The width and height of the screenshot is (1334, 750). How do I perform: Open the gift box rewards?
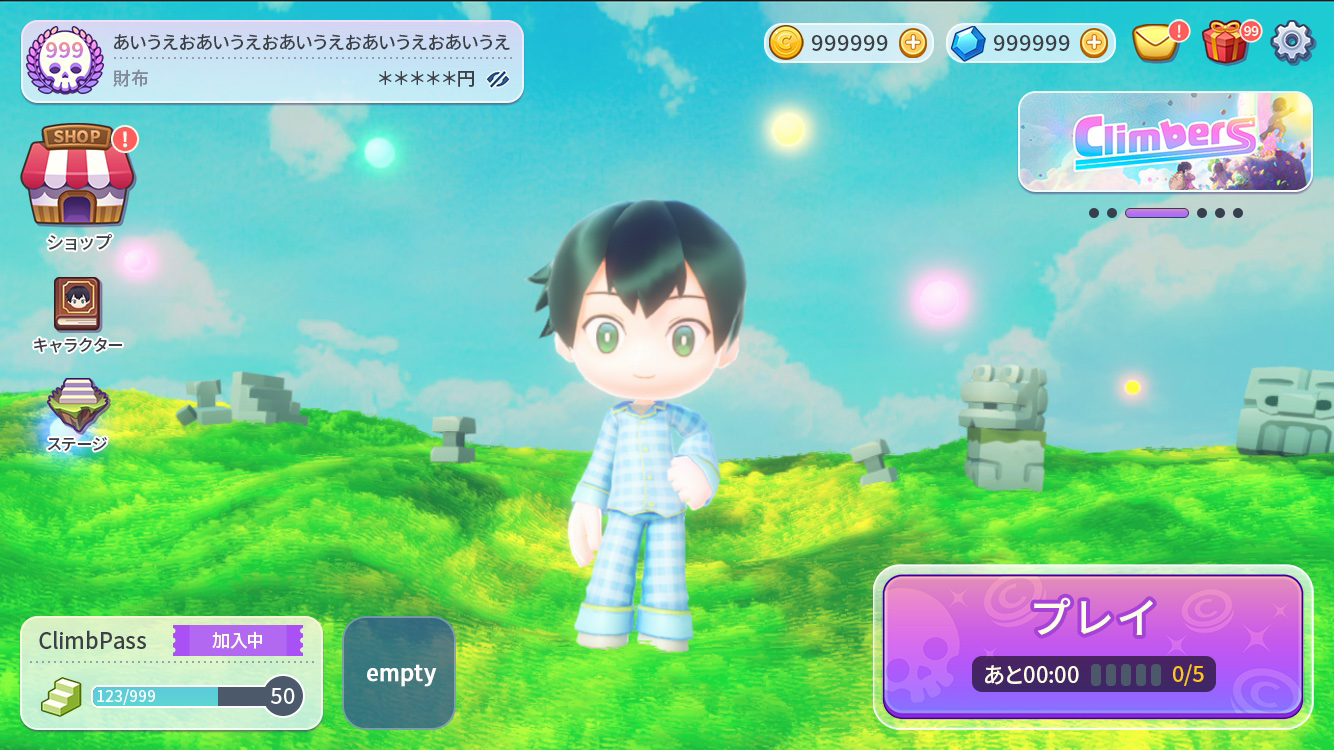click(x=1225, y=43)
